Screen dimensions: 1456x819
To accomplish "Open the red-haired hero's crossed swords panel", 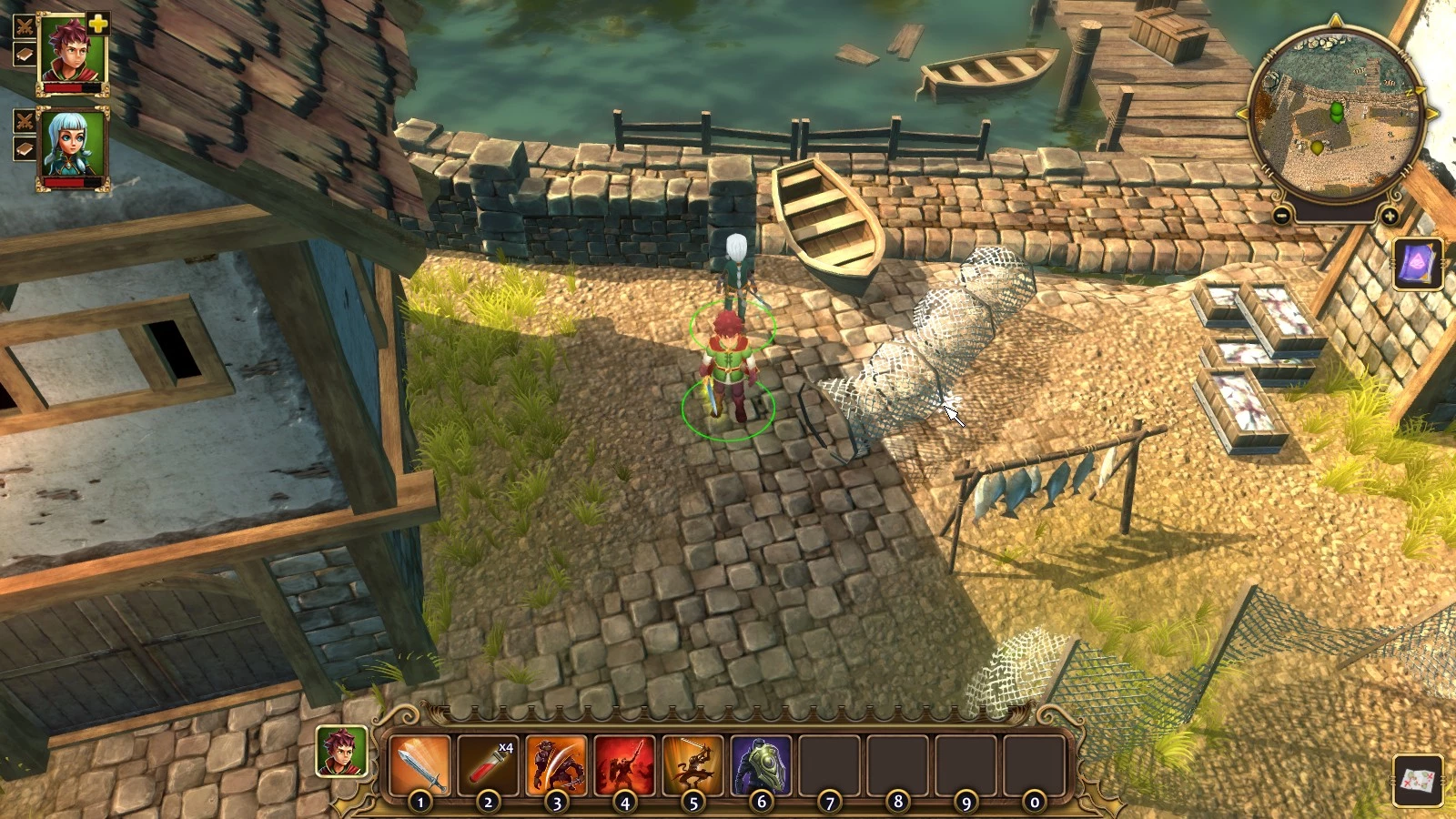I will pyautogui.click(x=25, y=25).
